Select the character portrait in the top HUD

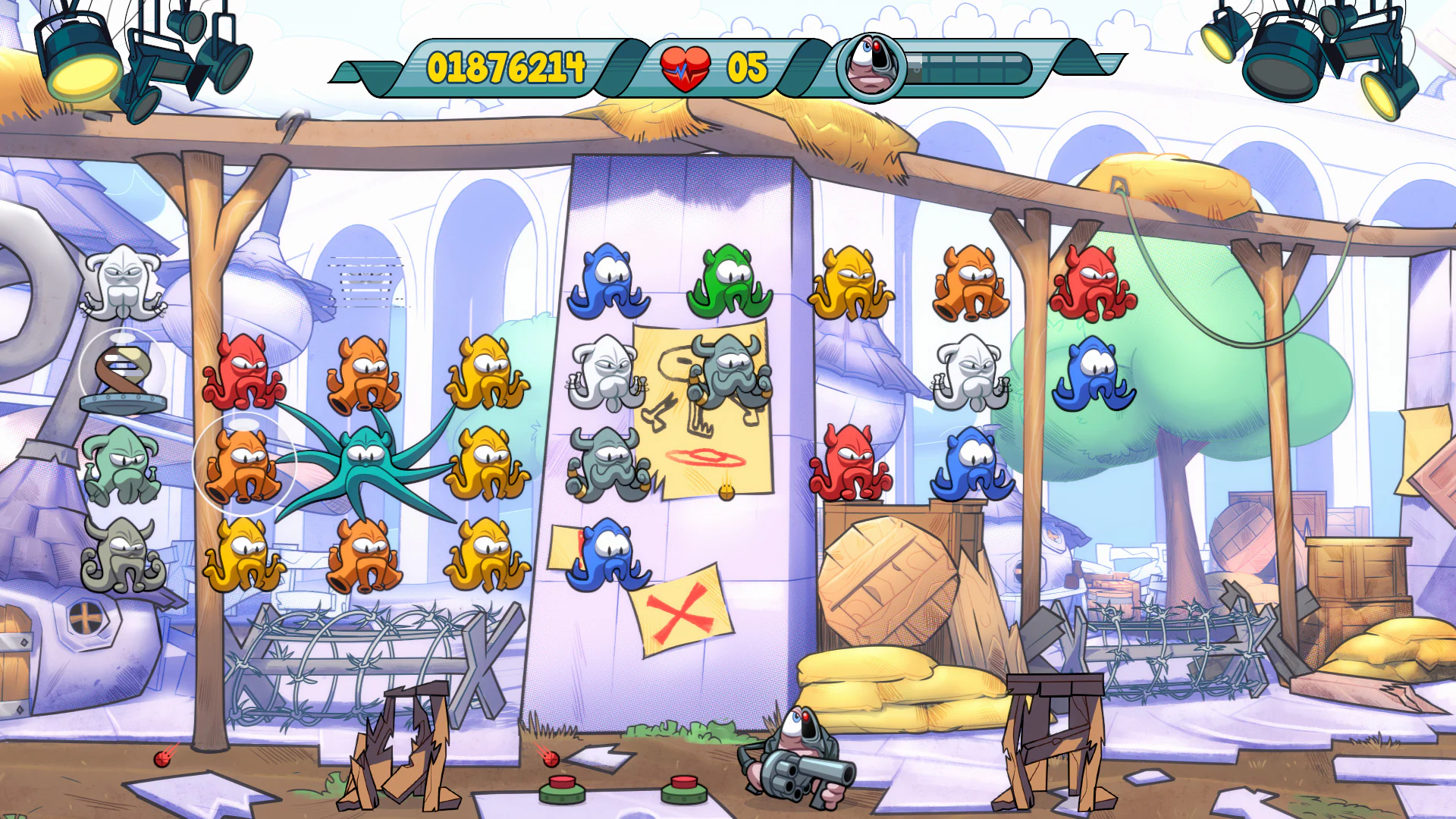[x=871, y=68]
